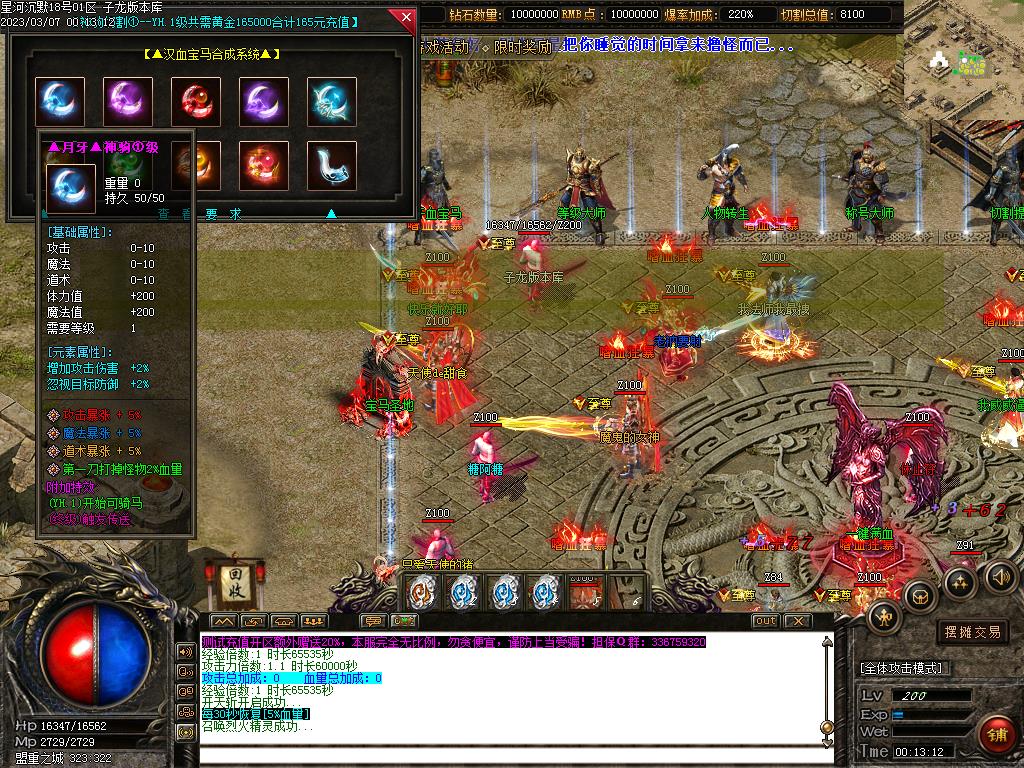Open the bag chest round icon
This screenshot has width=1024, height=768.
(920, 595)
